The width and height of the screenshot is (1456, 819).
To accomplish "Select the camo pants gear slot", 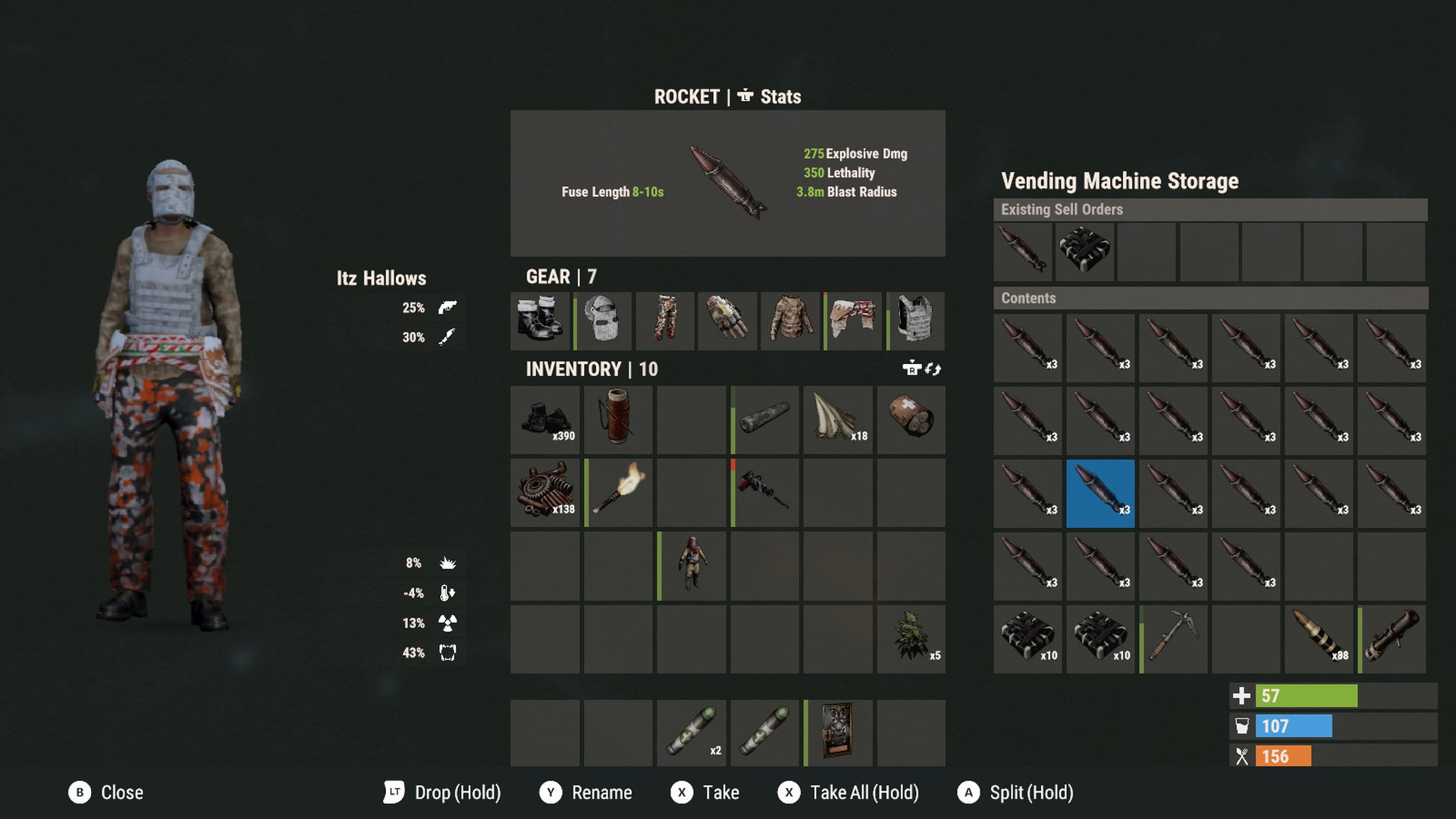I will (x=665, y=320).
